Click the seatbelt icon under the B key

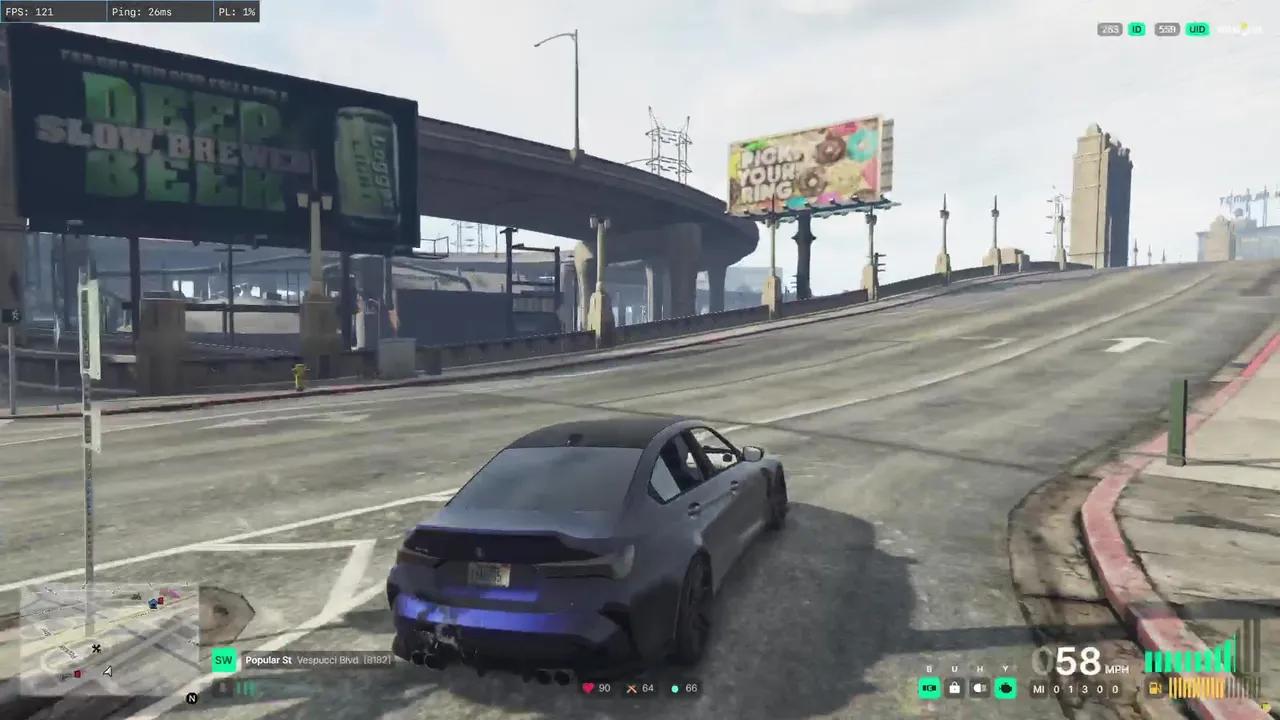tap(929, 688)
